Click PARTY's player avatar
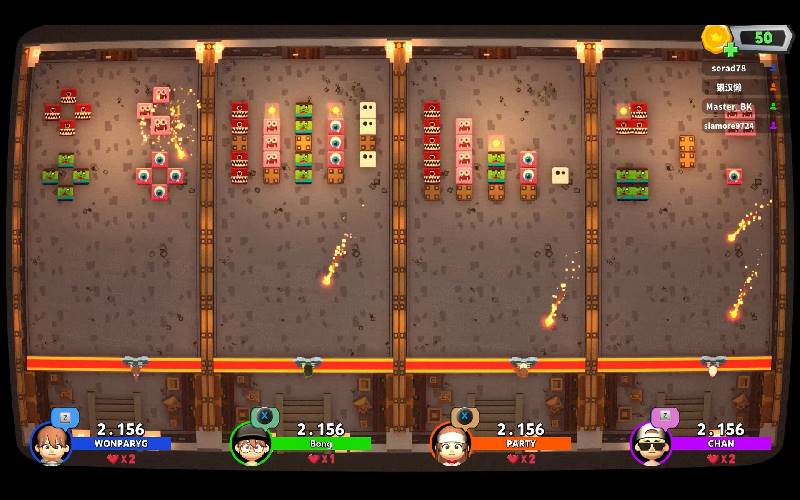This screenshot has width=800, height=500. point(450,443)
